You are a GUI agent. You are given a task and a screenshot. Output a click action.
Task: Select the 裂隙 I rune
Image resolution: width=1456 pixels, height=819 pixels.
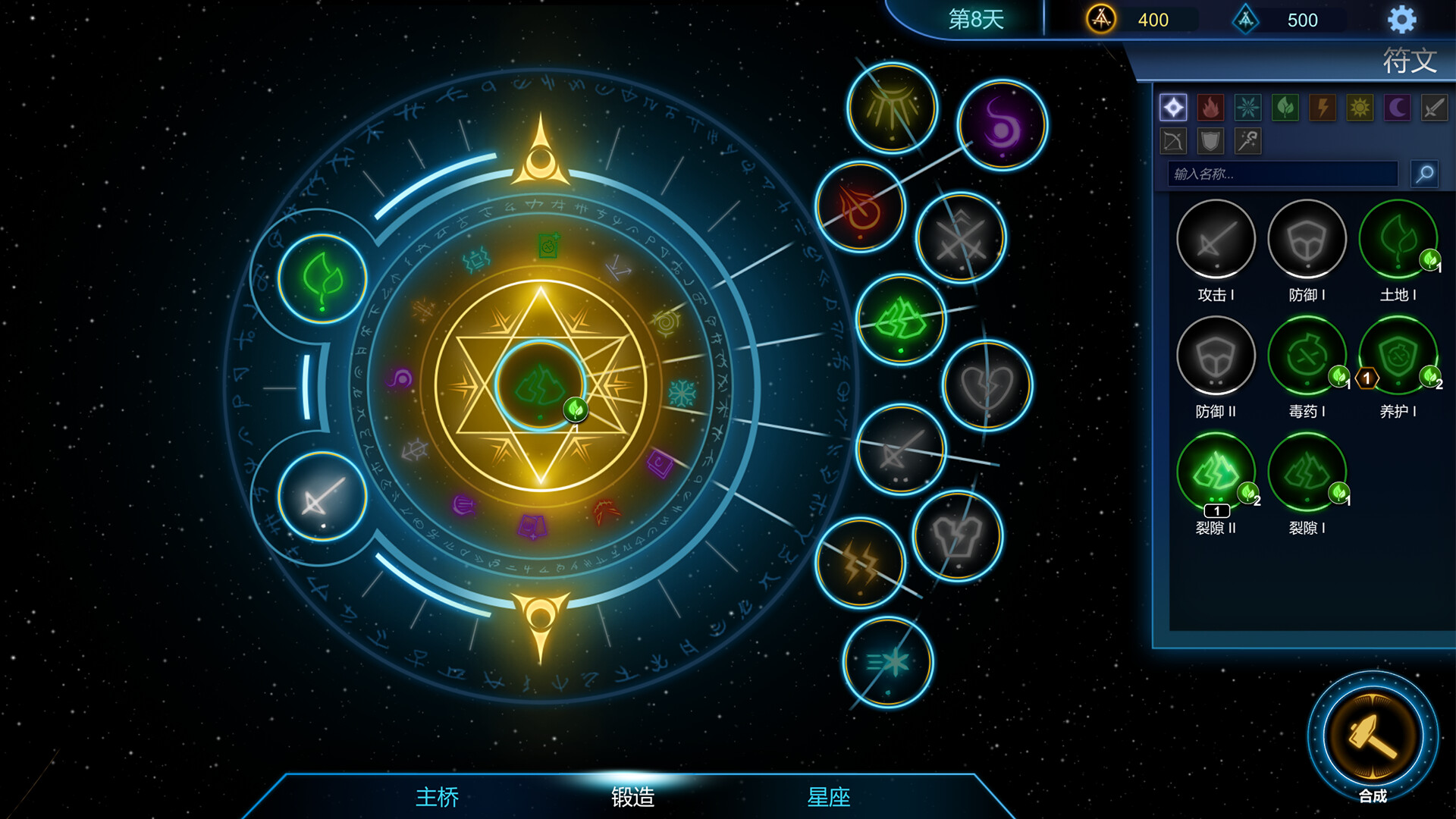1307,473
